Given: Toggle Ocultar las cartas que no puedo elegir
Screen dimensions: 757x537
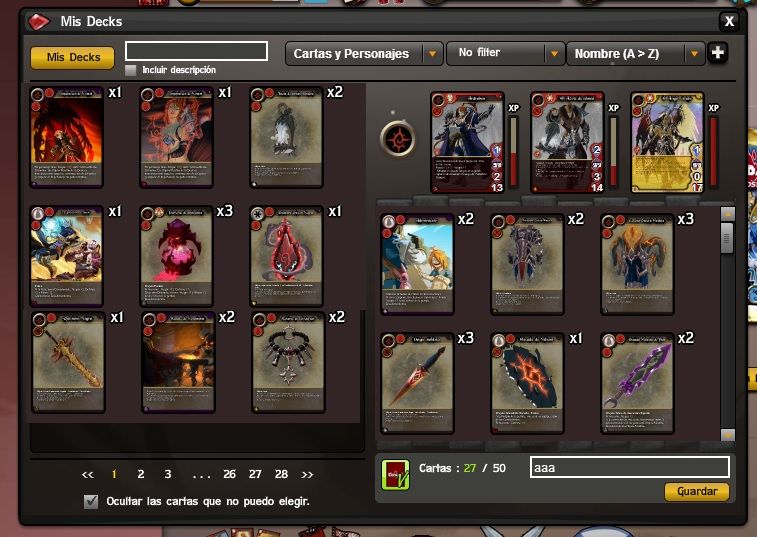Looking at the screenshot, I should tap(92, 501).
